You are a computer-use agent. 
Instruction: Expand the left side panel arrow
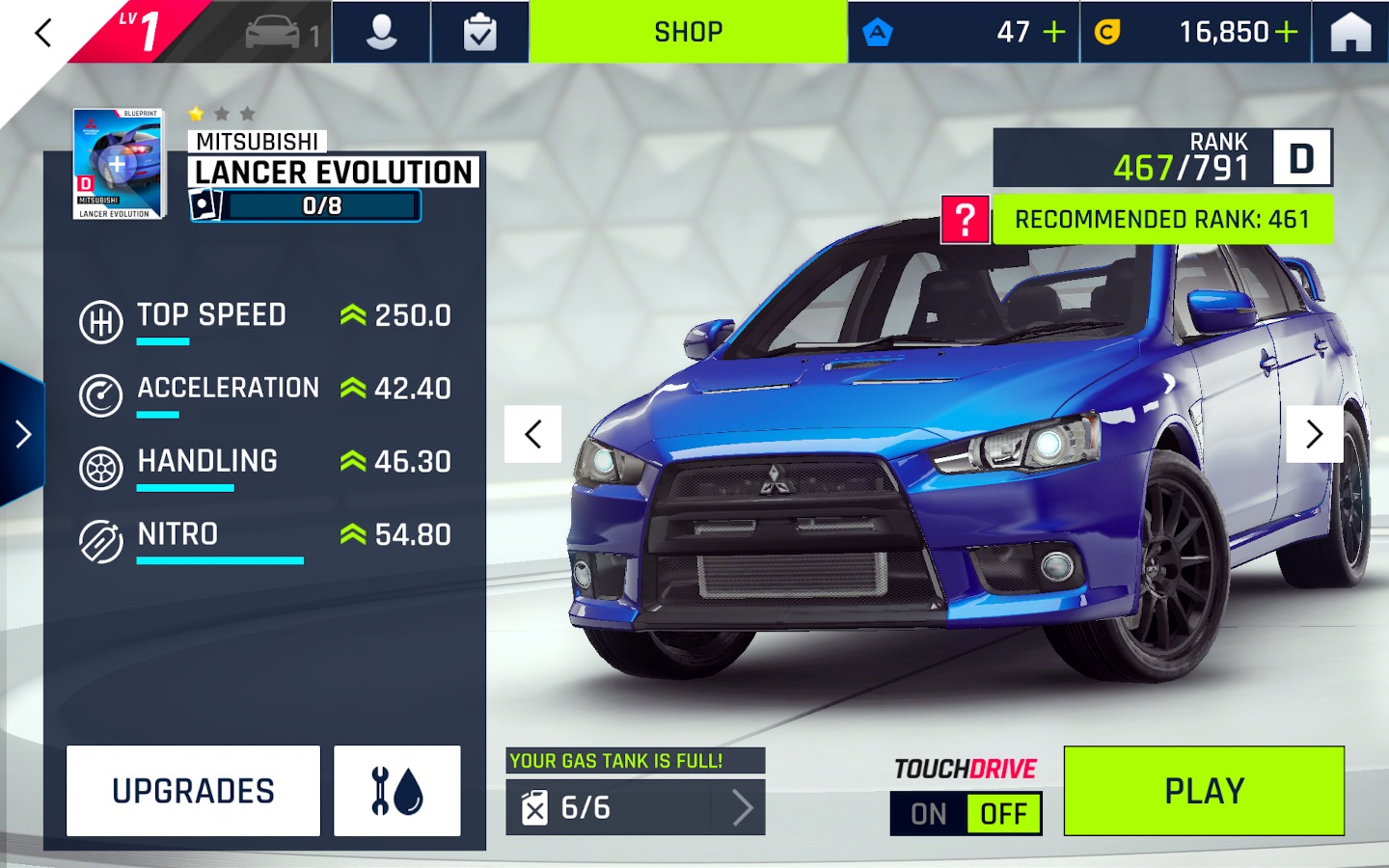pyautogui.click(x=23, y=434)
